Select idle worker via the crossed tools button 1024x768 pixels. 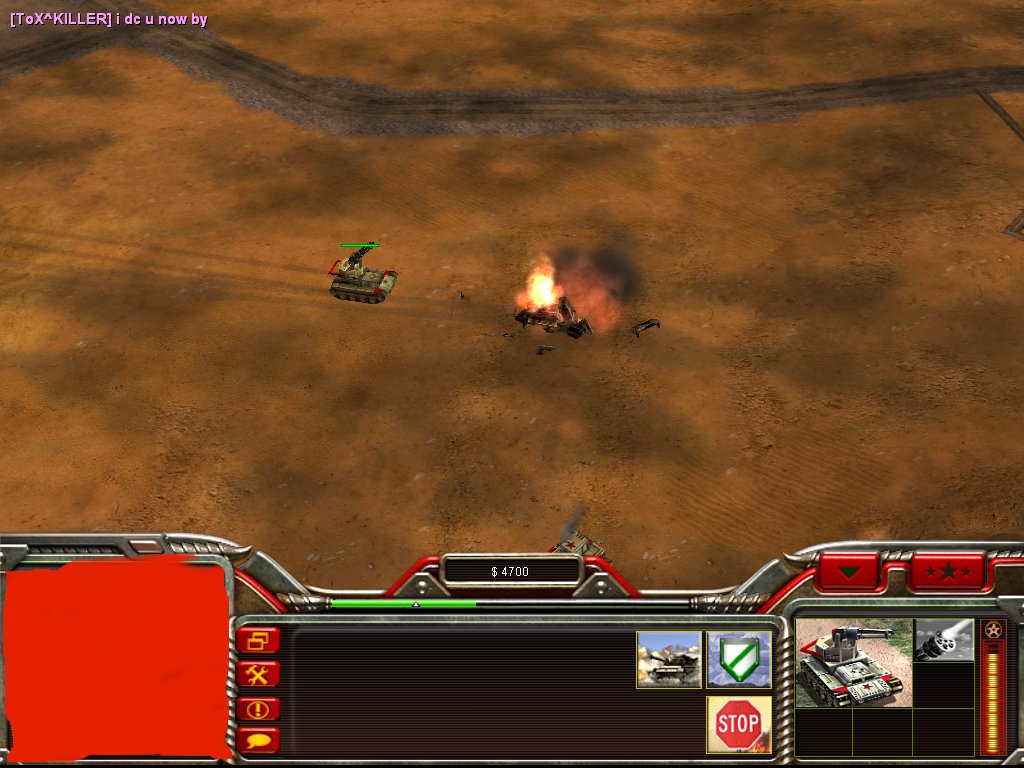coord(259,675)
